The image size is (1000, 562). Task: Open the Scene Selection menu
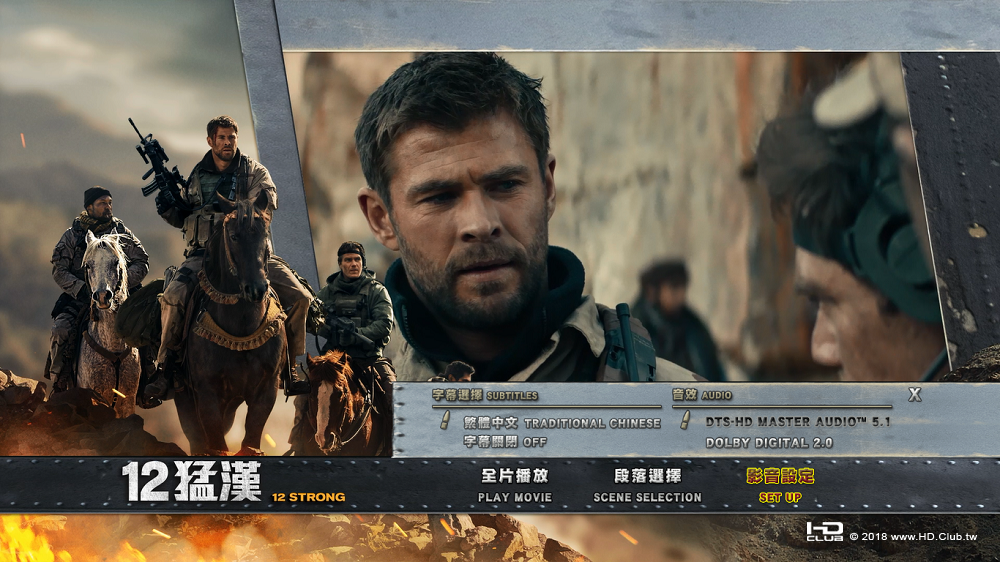pos(647,485)
